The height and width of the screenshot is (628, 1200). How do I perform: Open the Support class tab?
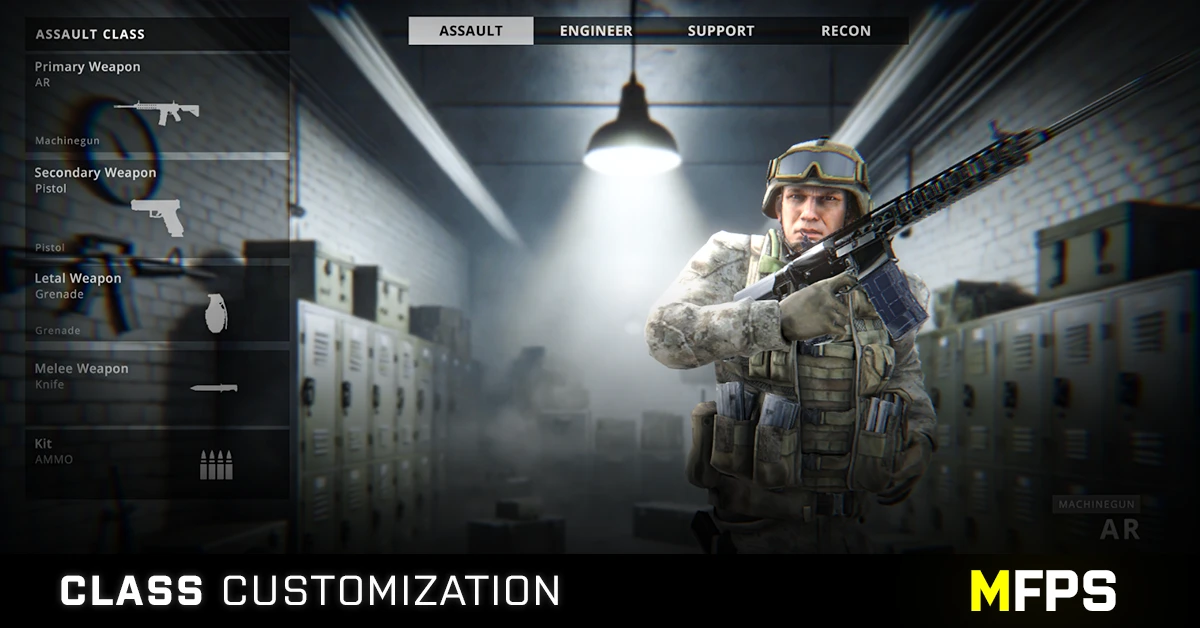(x=720, y=31)
